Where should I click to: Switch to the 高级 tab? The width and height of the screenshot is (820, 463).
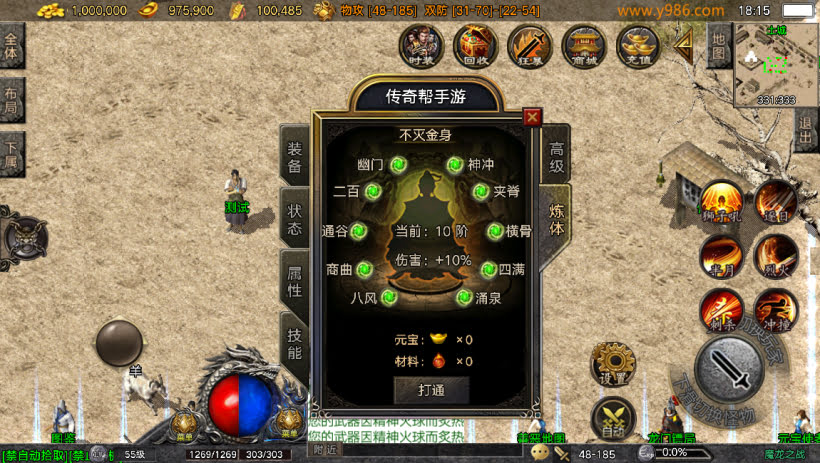click(556, 156)
